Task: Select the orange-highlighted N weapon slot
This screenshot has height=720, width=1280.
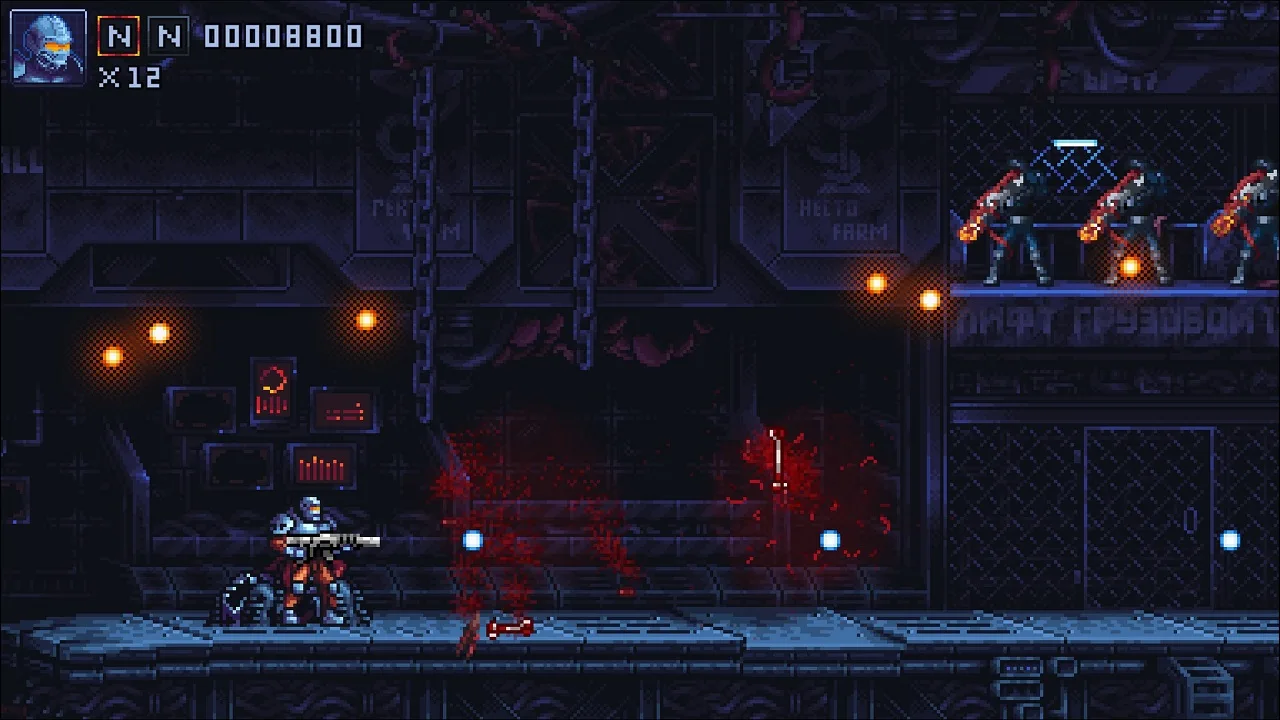Action: coord(118,37)
